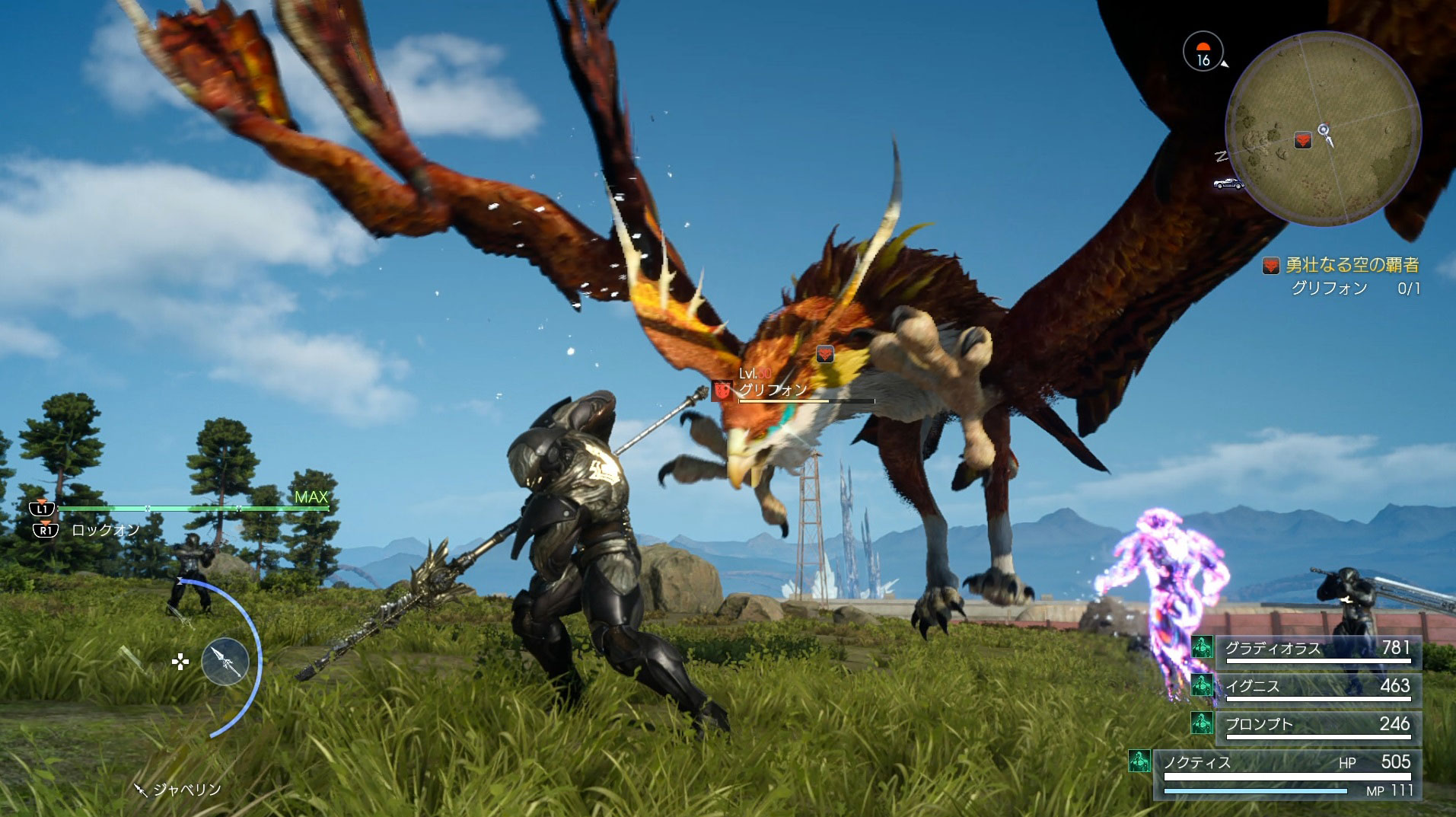Click the red hunt marker on the minimap

(1303, 140)
